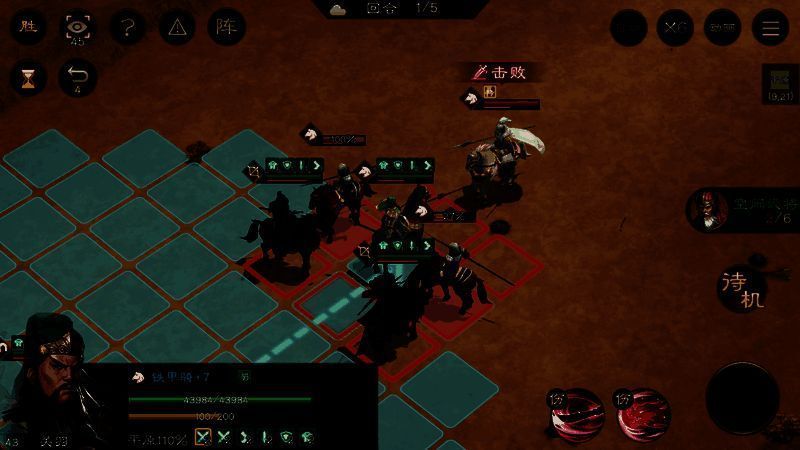Click the hourglass end-turn icon
800x450 pixels.
28,77
